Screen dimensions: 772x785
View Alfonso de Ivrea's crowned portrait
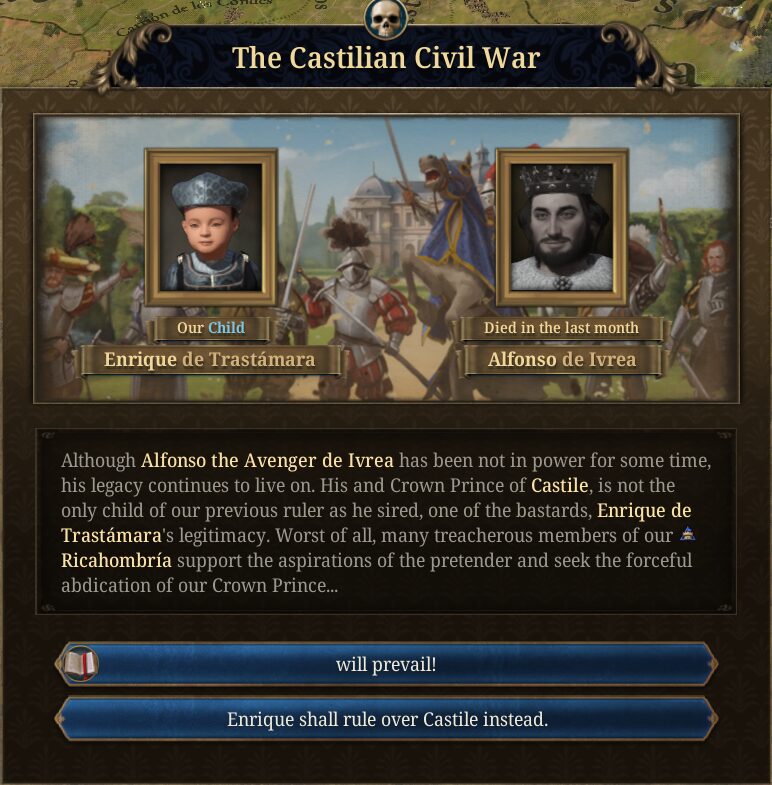point(561,227)
